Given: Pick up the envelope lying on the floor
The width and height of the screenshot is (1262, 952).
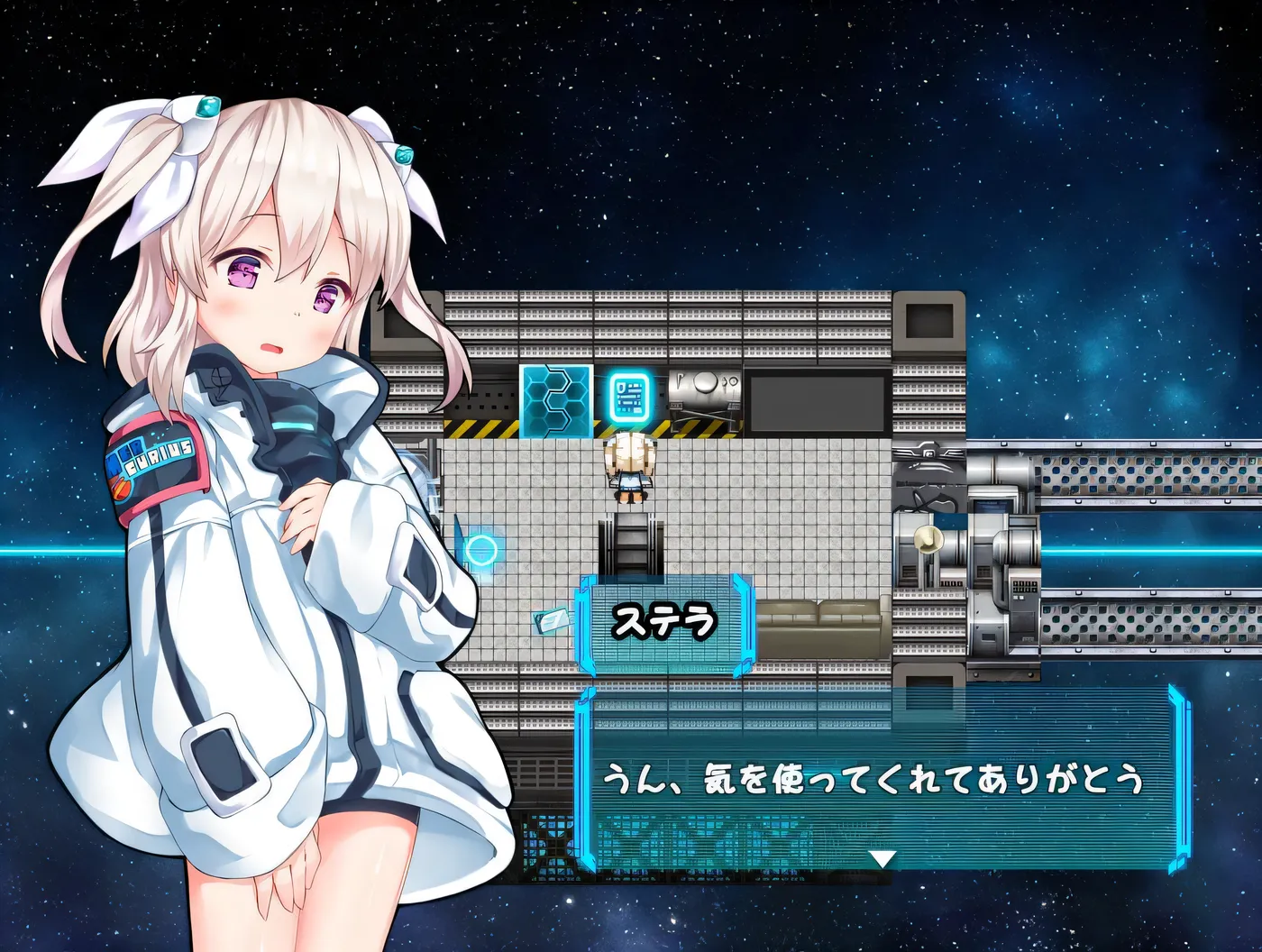Looking at the screenshot, I should tap(552, 618).
